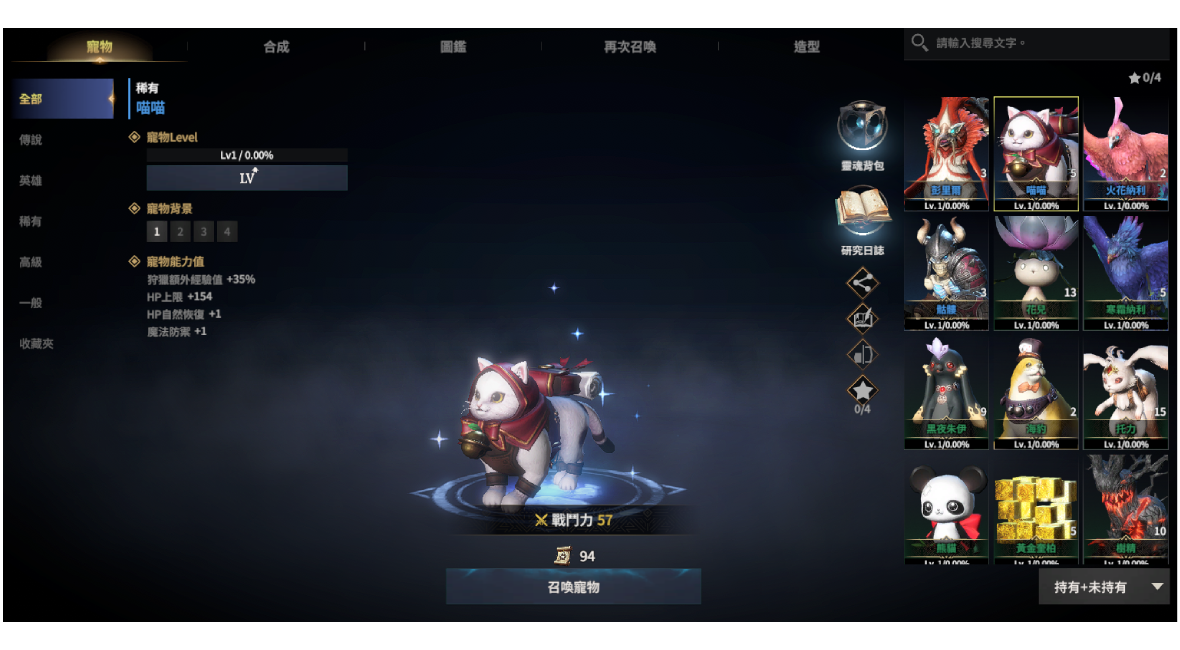Open the 靈魂背包 soul bag
The height and width of the screenshot is (650, 1180).
point(862,128)
